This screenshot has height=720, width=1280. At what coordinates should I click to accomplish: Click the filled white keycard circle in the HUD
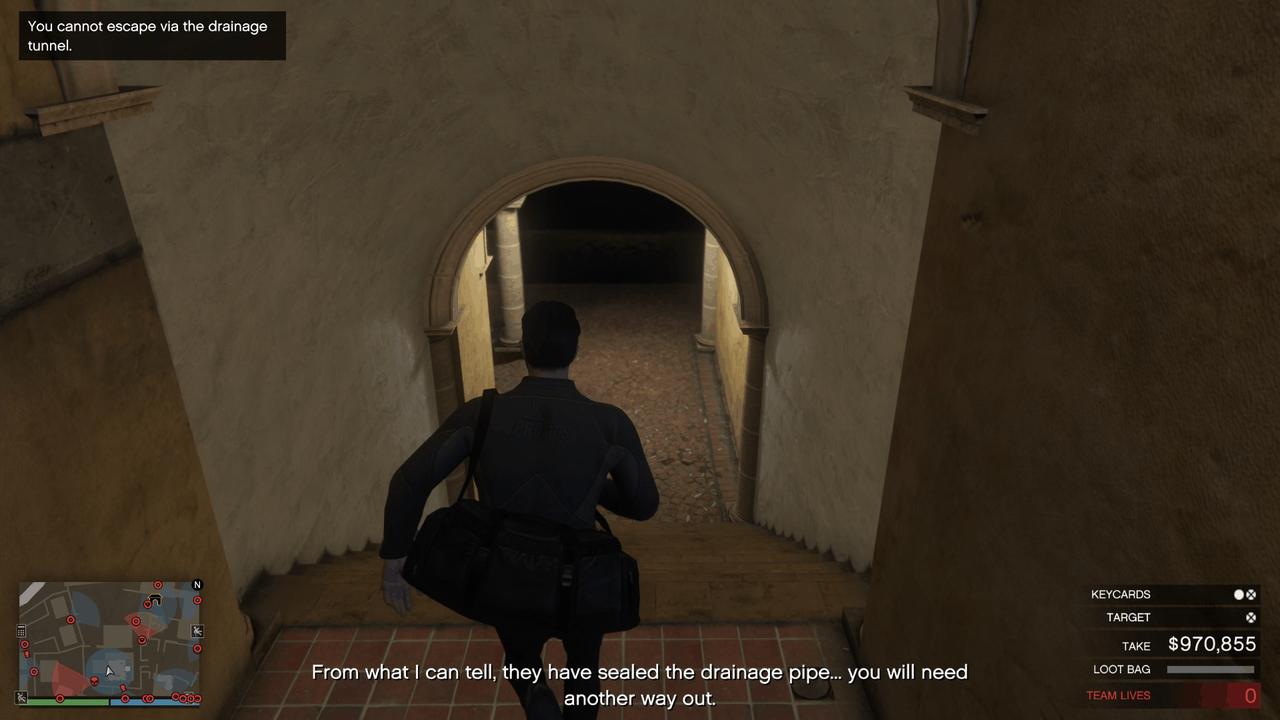click(1238, 594)
